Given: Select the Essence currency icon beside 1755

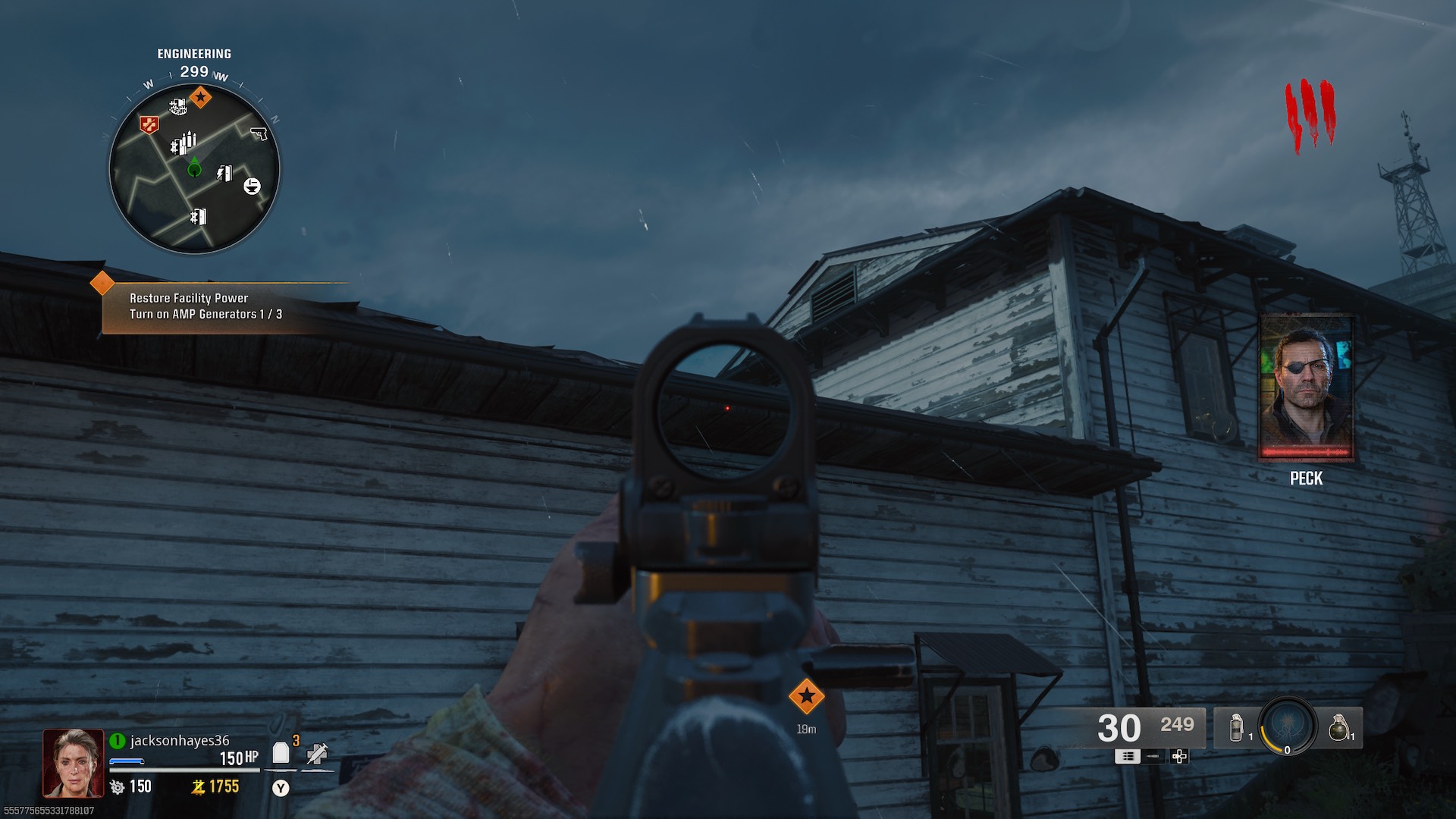Looking at the screenshot, I should point(199,786).
